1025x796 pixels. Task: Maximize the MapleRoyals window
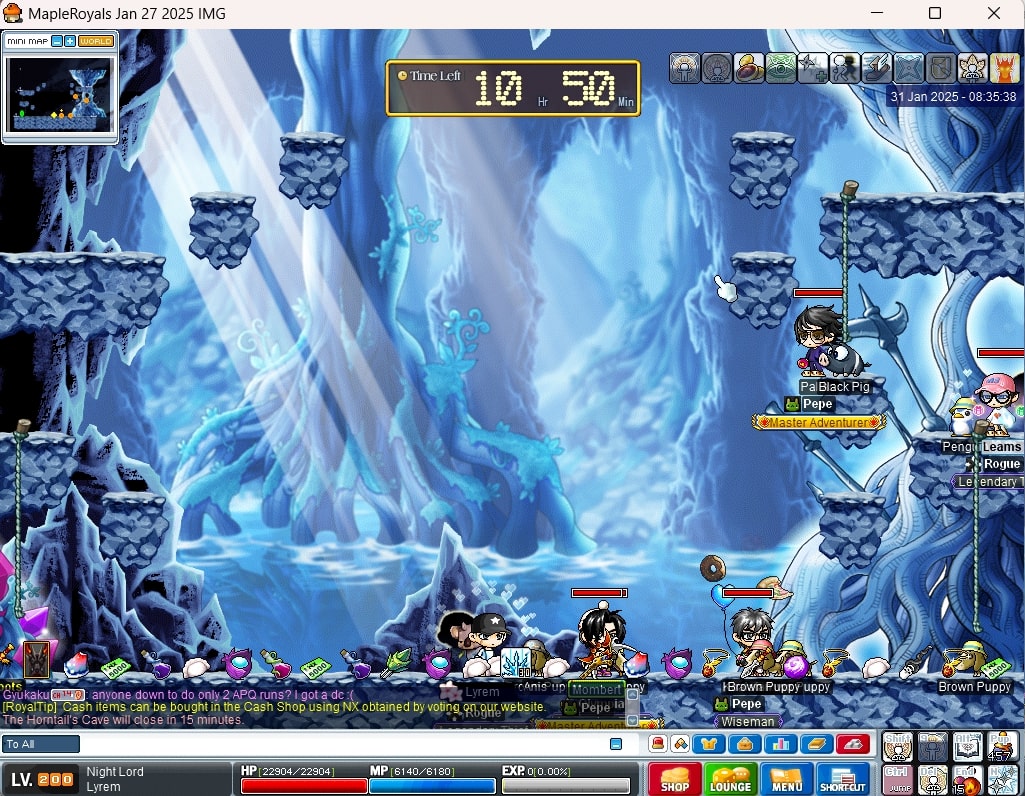click(x=935, y=13)
